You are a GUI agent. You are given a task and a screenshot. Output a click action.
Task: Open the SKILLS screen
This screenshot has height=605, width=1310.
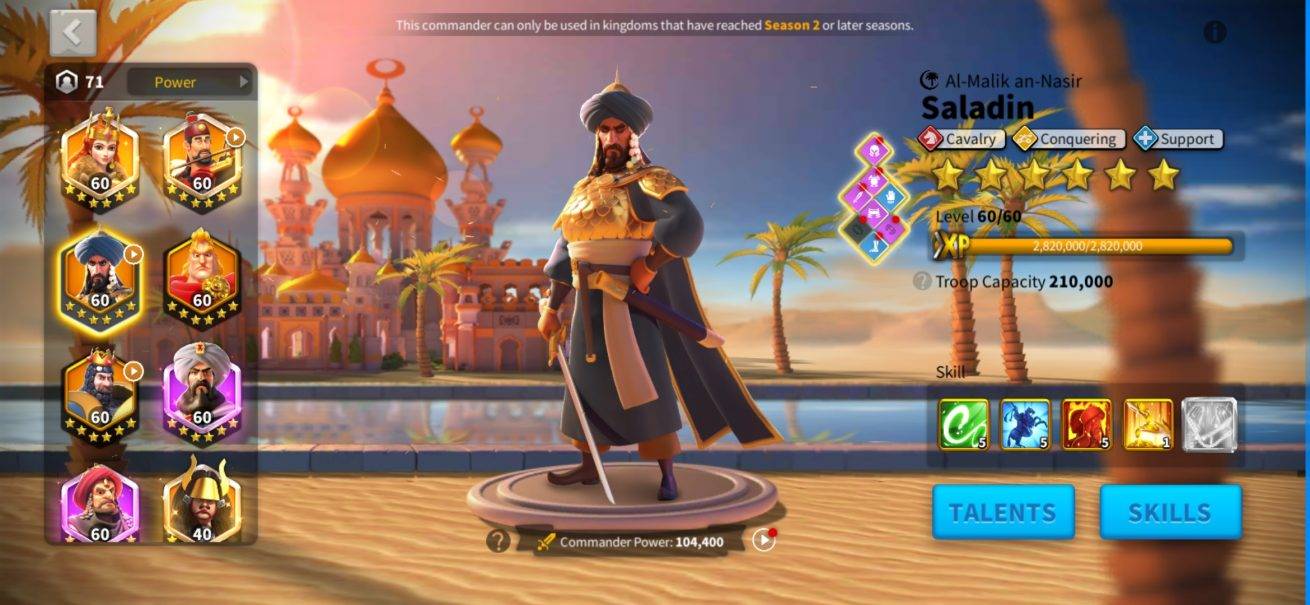click(1170, 512)
